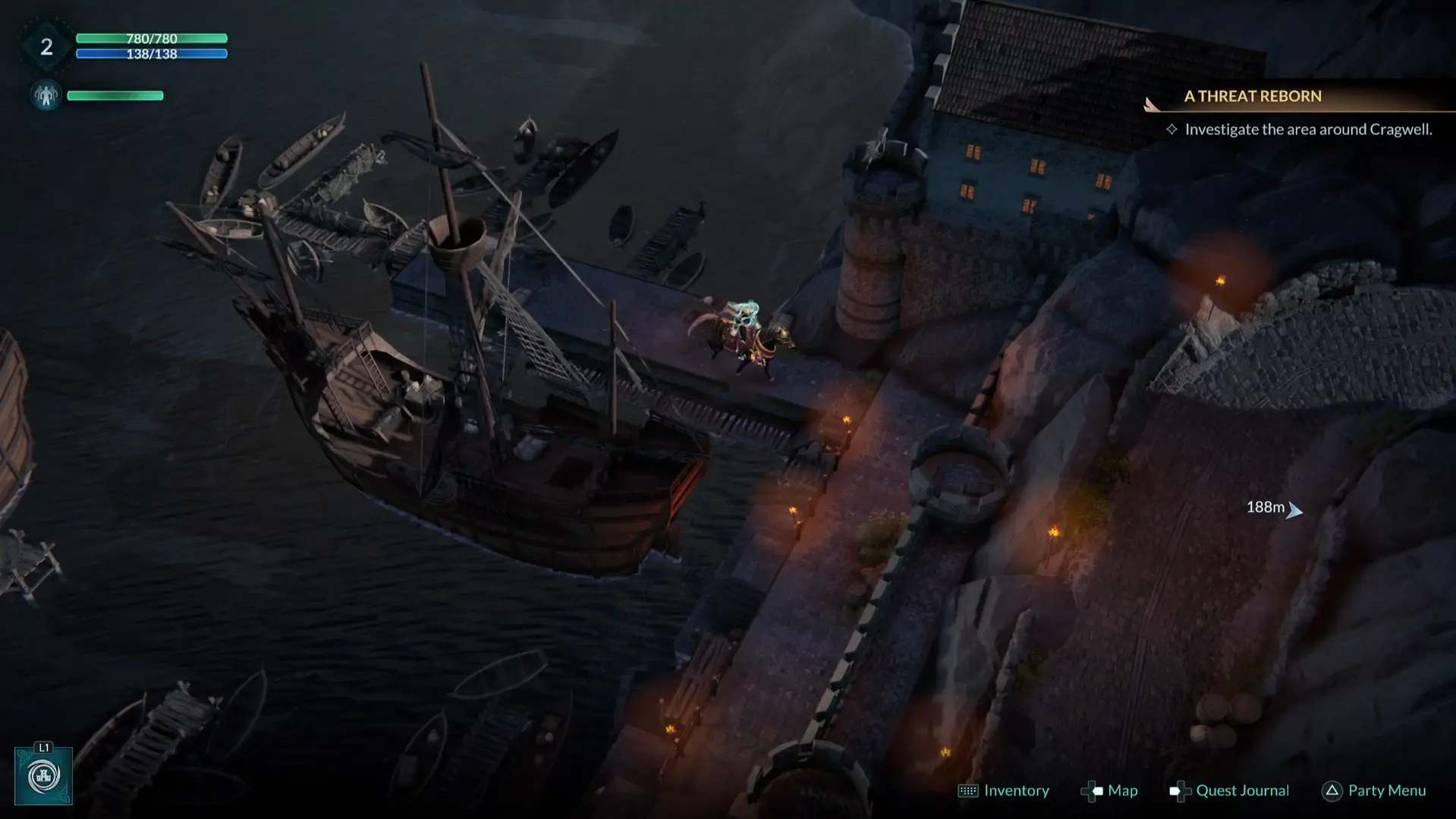Click the companion portrait icon
This screenshot has height=819, width=1456.
46,96
